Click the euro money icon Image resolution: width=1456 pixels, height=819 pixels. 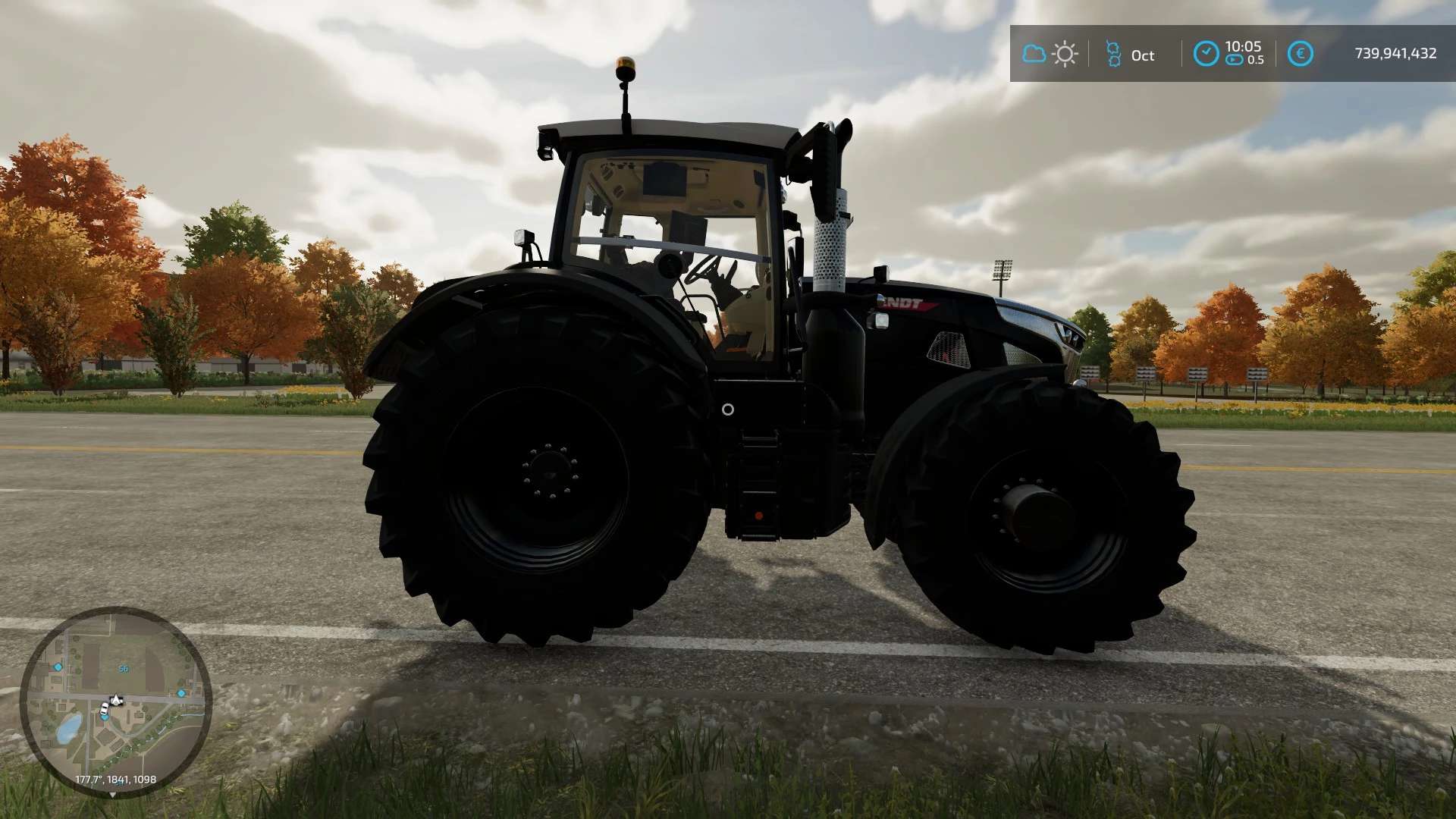pos(1300,54)
